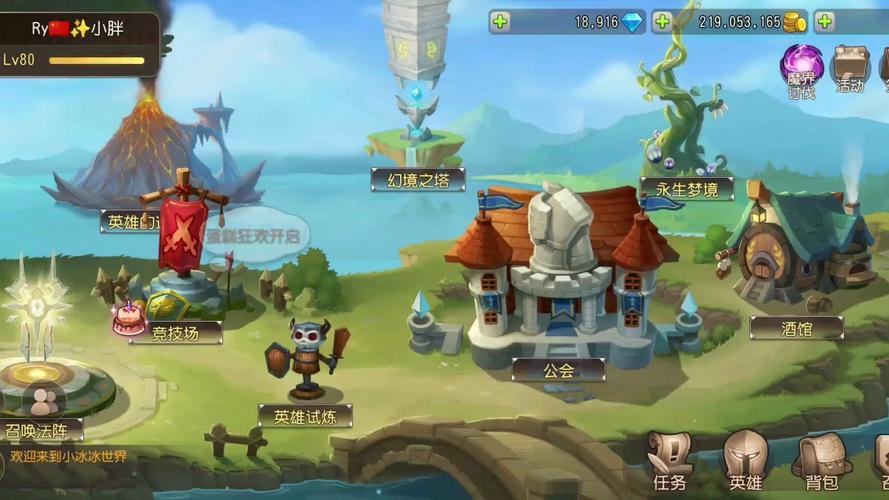Open the chat bar reading 欢迎来到小冰冰世界
Screen dimensions: 889x500
(70, 456)
